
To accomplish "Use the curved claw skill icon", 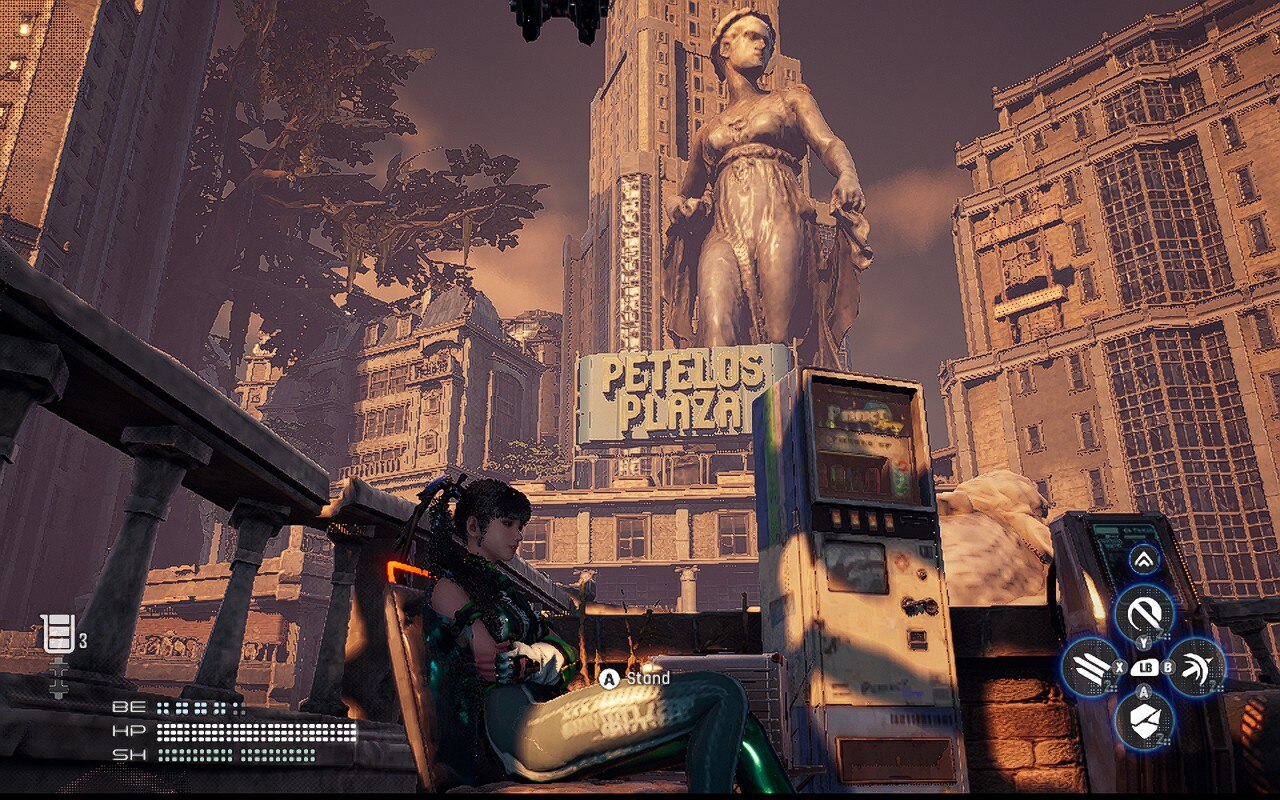I will [1196, 666].
